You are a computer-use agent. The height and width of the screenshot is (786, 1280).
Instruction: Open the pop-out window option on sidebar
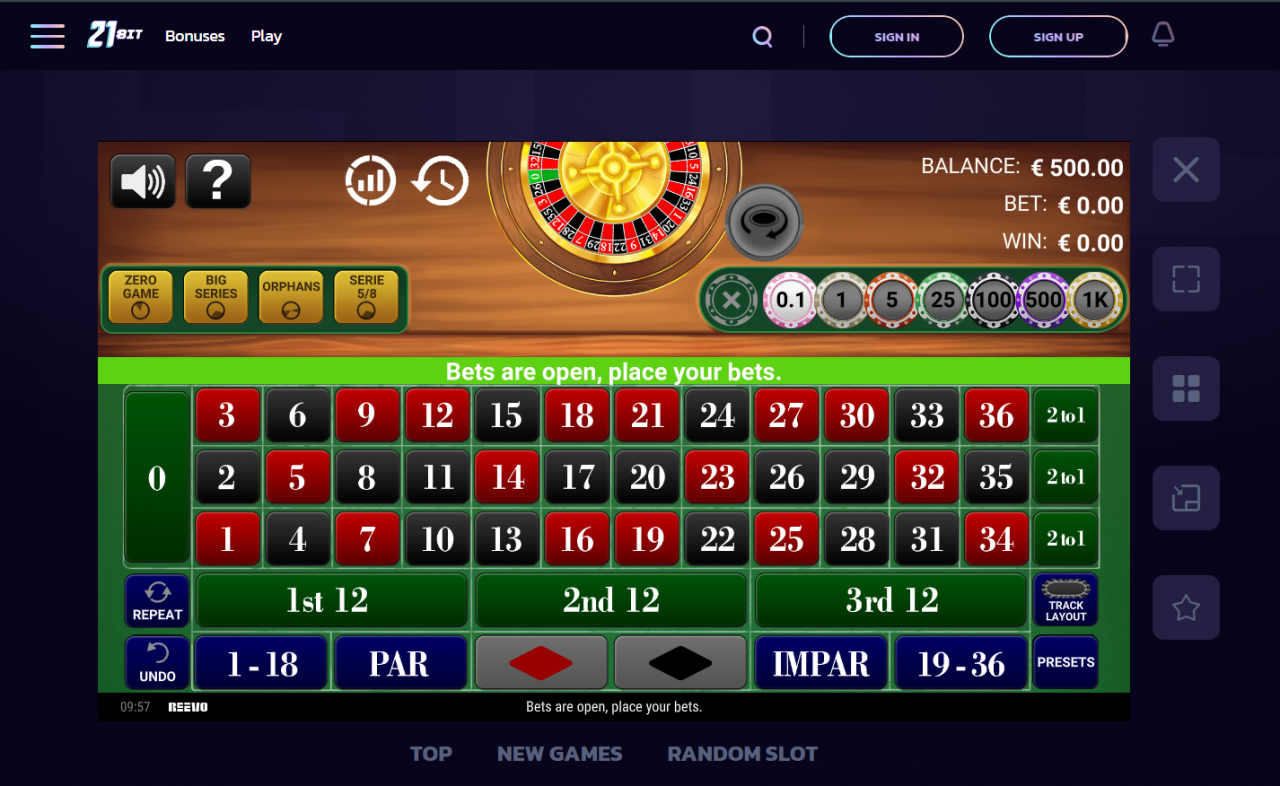(1186, 498)
